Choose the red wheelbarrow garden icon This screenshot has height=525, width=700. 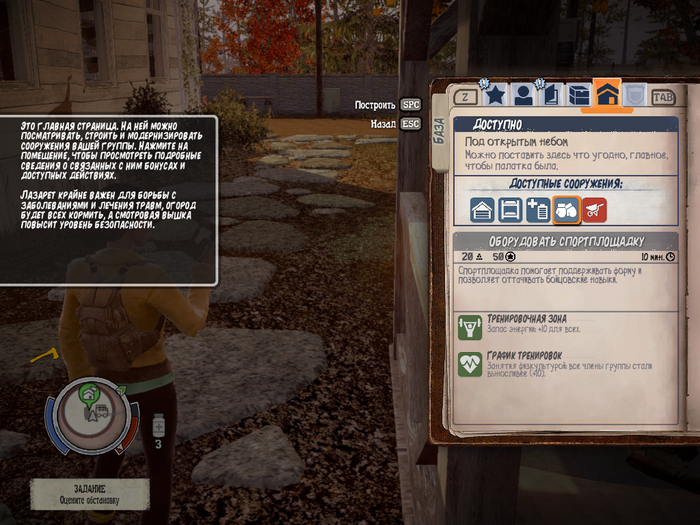tap(594, 210)
